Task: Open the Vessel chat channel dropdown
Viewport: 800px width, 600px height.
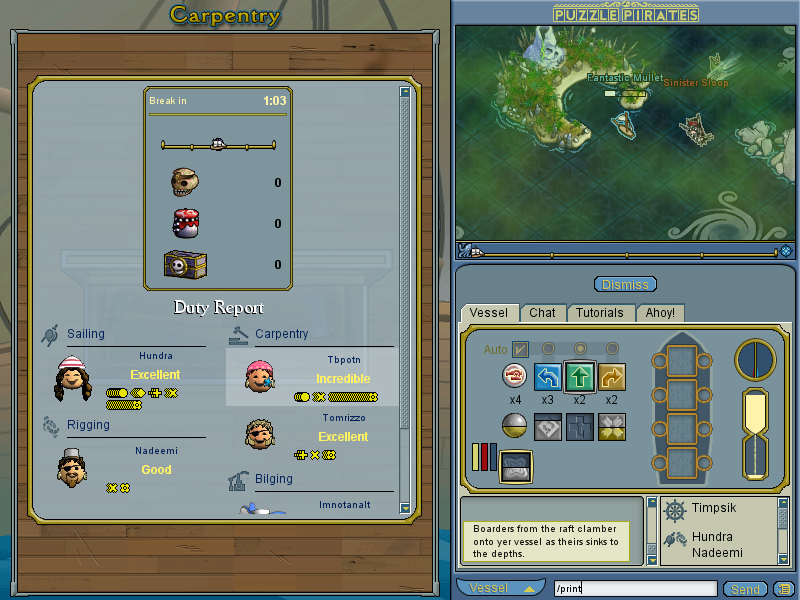Action: [x=502, y=588]
